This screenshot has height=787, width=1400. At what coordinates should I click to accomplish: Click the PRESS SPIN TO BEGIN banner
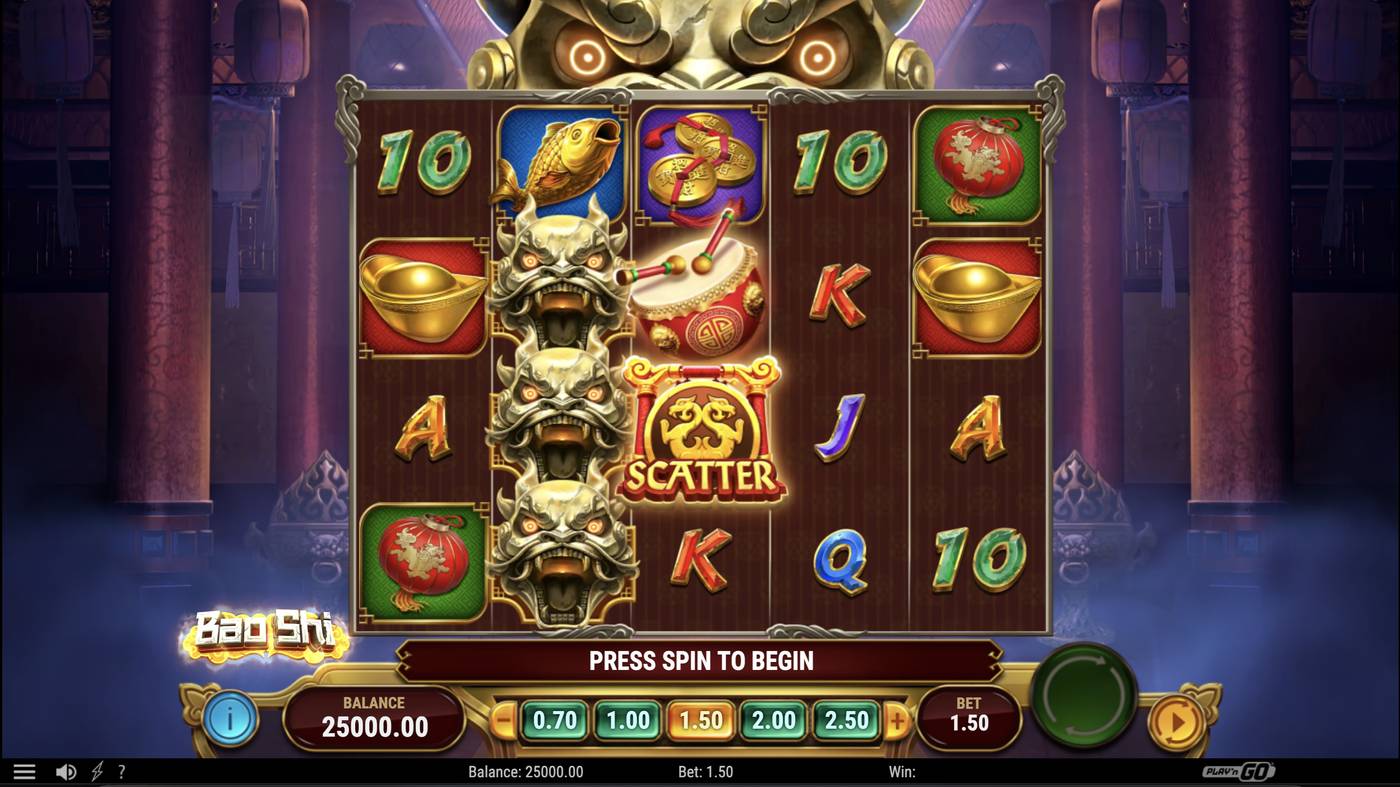point(700,660)
